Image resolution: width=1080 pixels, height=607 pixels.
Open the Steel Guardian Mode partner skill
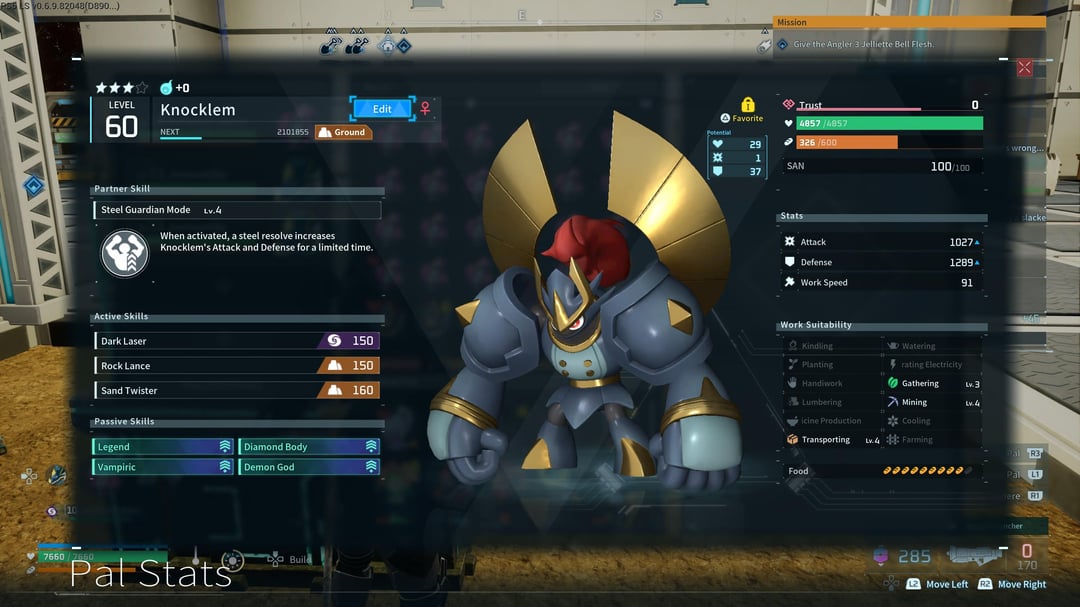(238, 210)
